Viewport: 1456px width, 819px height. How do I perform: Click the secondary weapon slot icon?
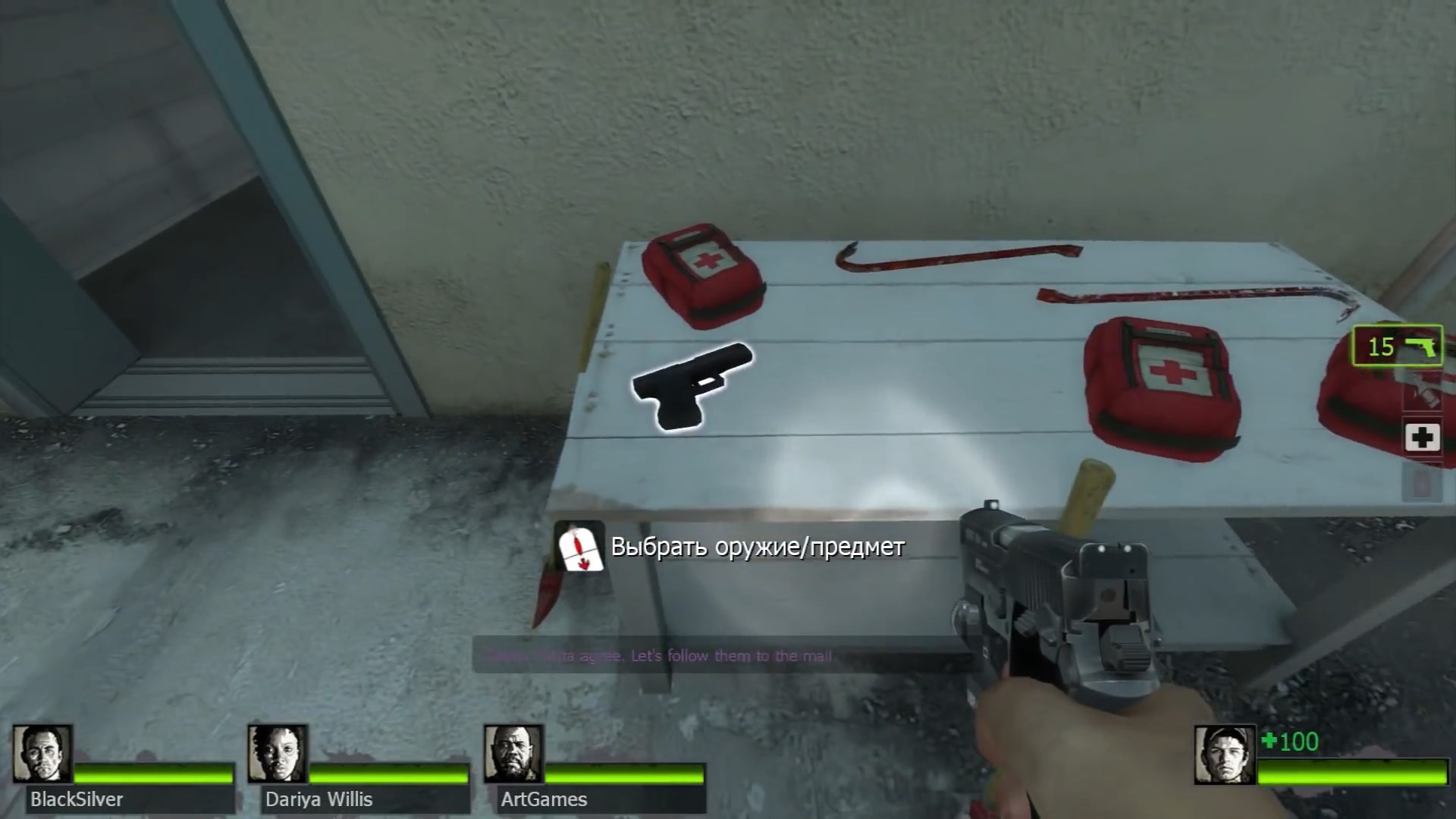pos(1423,391)
